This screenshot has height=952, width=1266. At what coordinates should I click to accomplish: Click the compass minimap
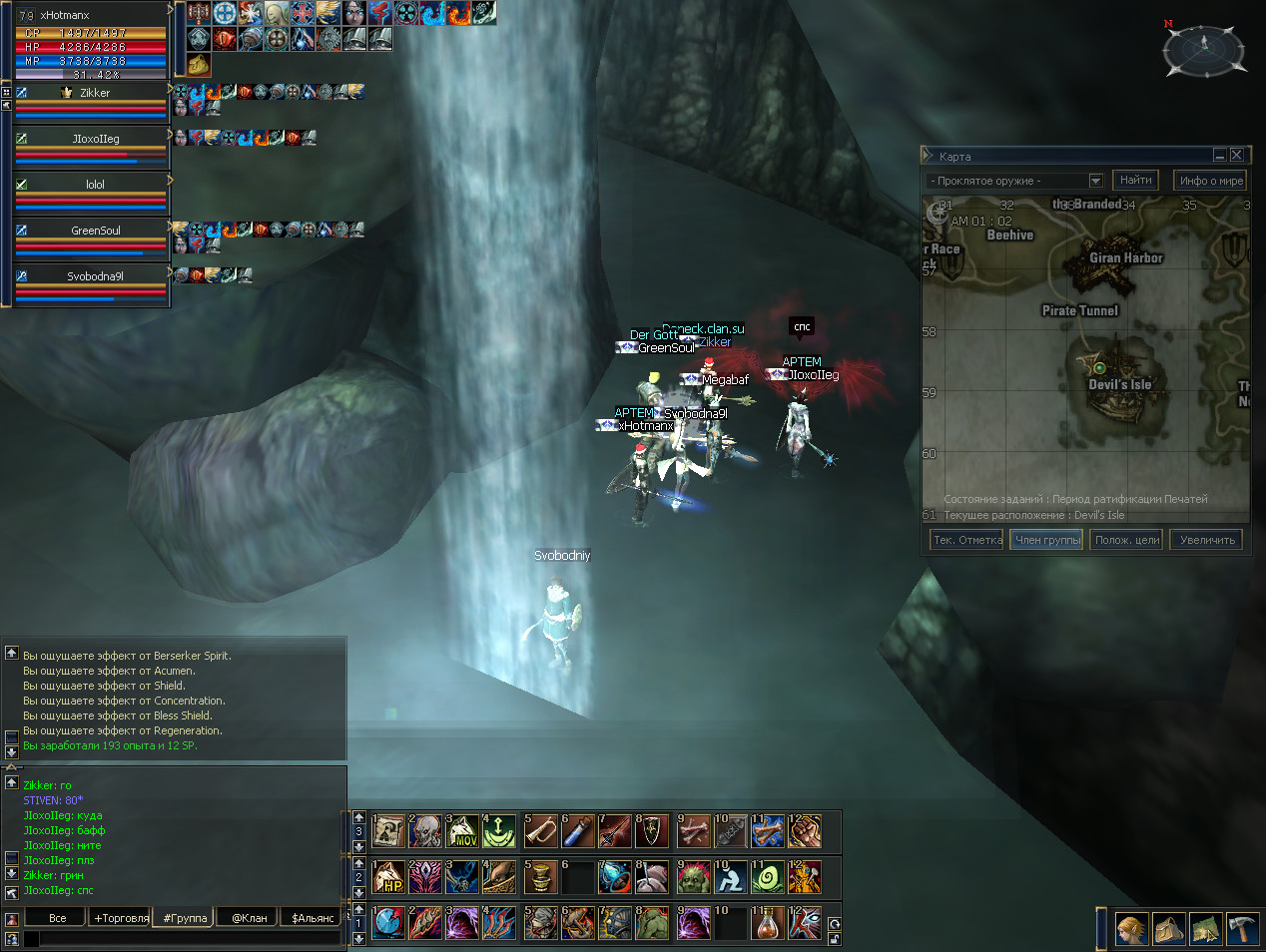[1204, 48]
